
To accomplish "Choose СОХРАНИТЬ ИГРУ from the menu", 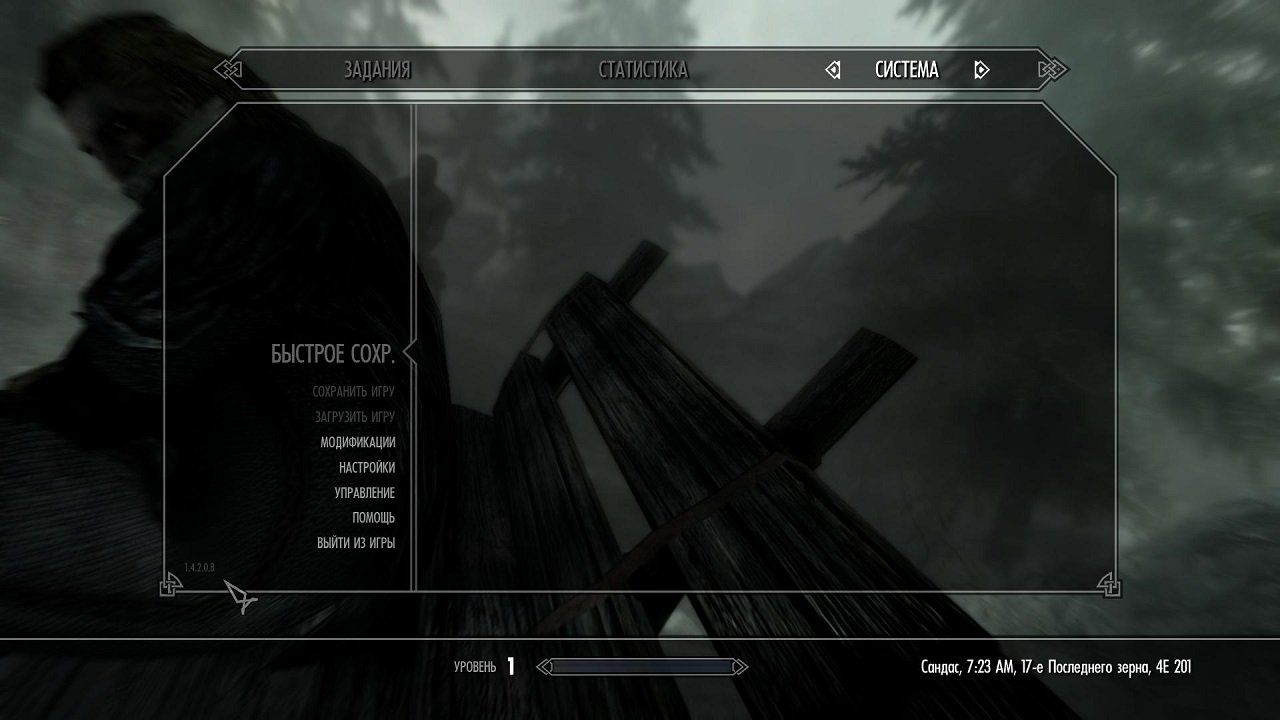I will click(x=352, y=391).
